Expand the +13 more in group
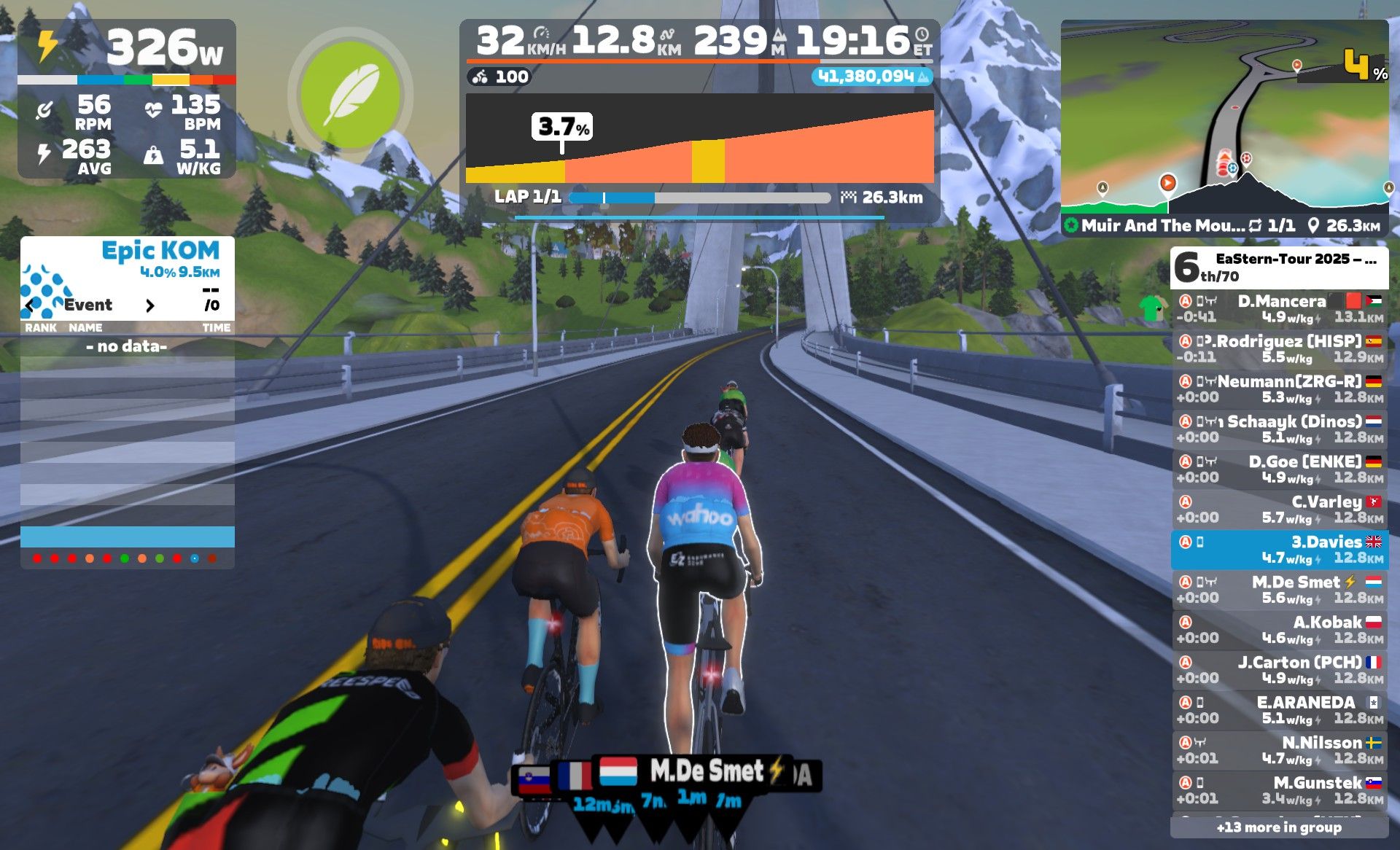The width and height of the screenshot is (1400, 850). (1279, 827)
